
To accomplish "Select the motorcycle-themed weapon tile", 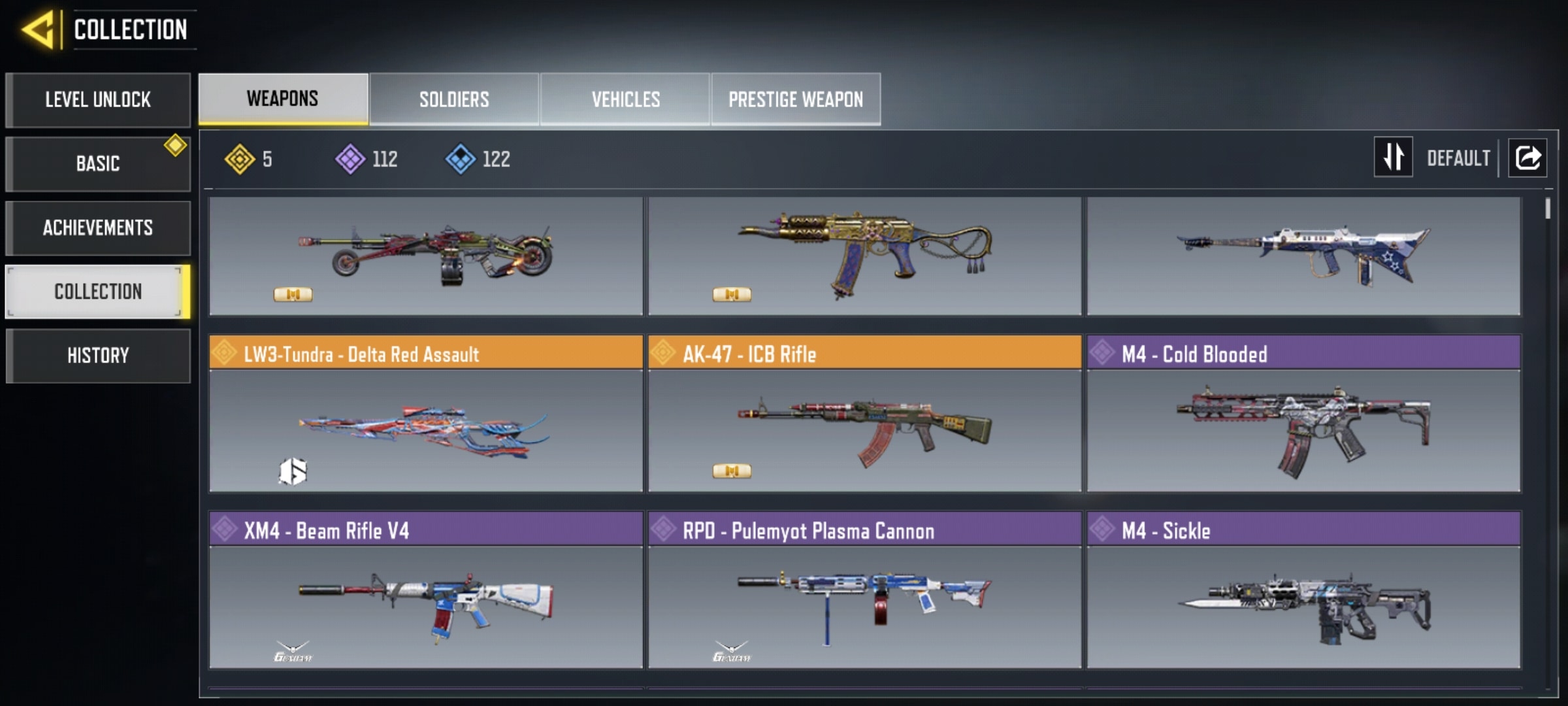I will coord(426,256).
